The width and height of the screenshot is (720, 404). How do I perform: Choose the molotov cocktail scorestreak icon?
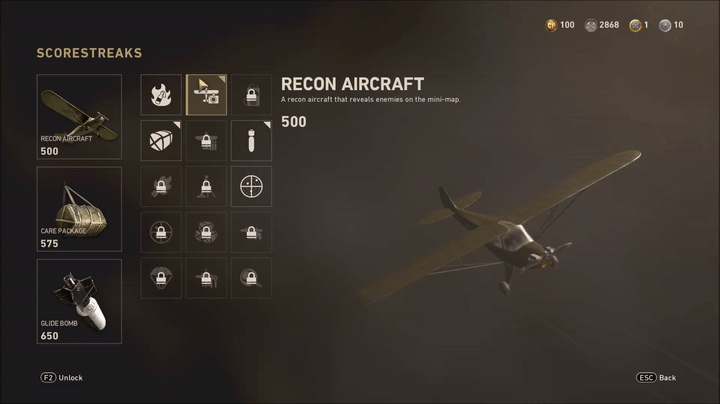tap(161, 95)
